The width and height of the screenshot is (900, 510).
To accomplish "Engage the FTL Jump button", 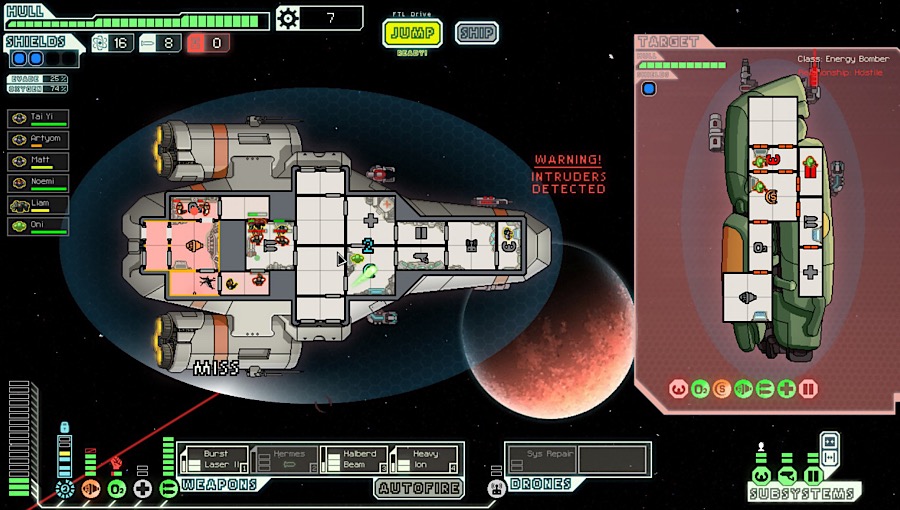I will pyautogui.click(x=412, y=33).
